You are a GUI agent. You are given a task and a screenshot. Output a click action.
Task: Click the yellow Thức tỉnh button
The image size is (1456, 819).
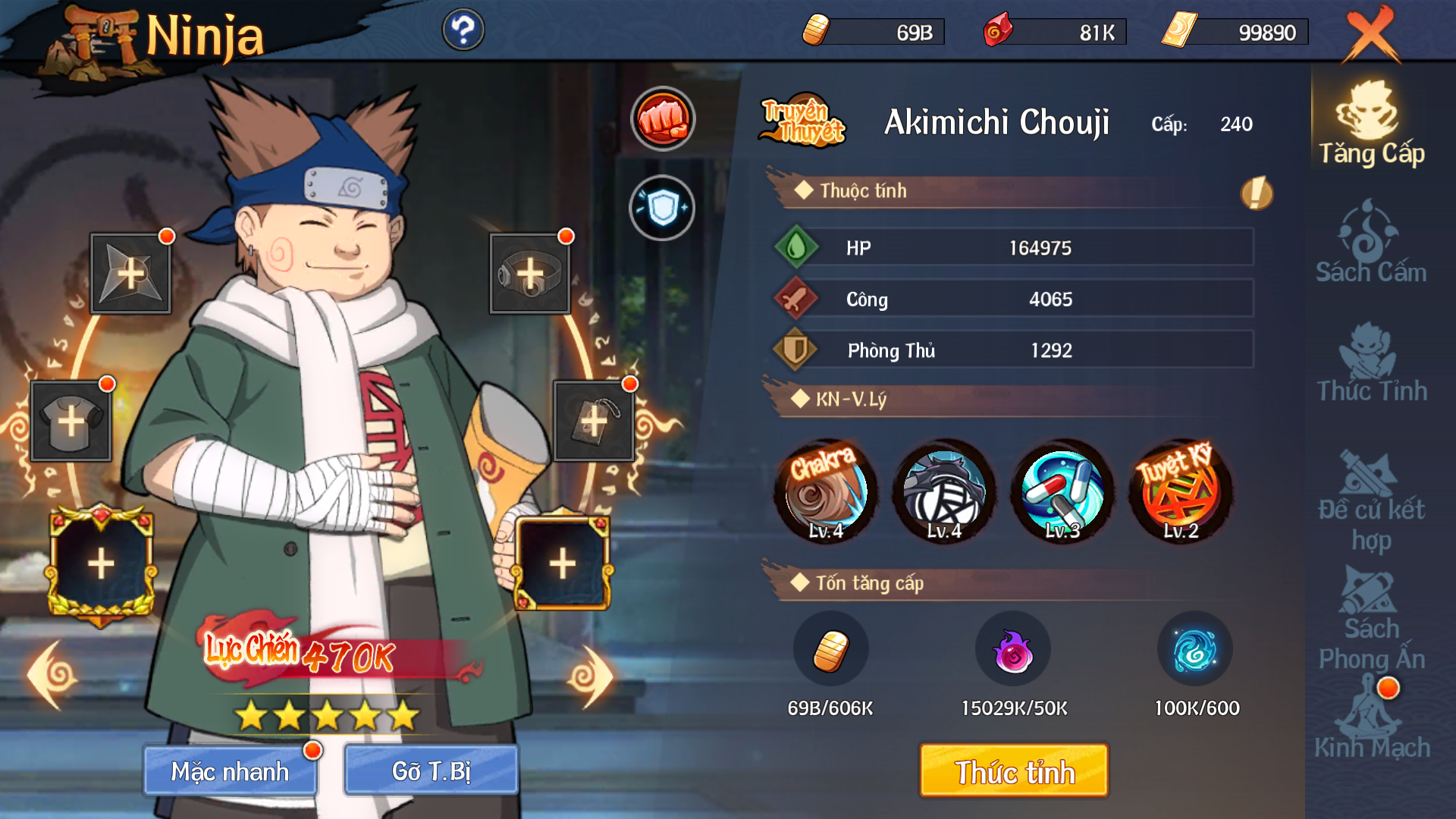click(1014, 771)
